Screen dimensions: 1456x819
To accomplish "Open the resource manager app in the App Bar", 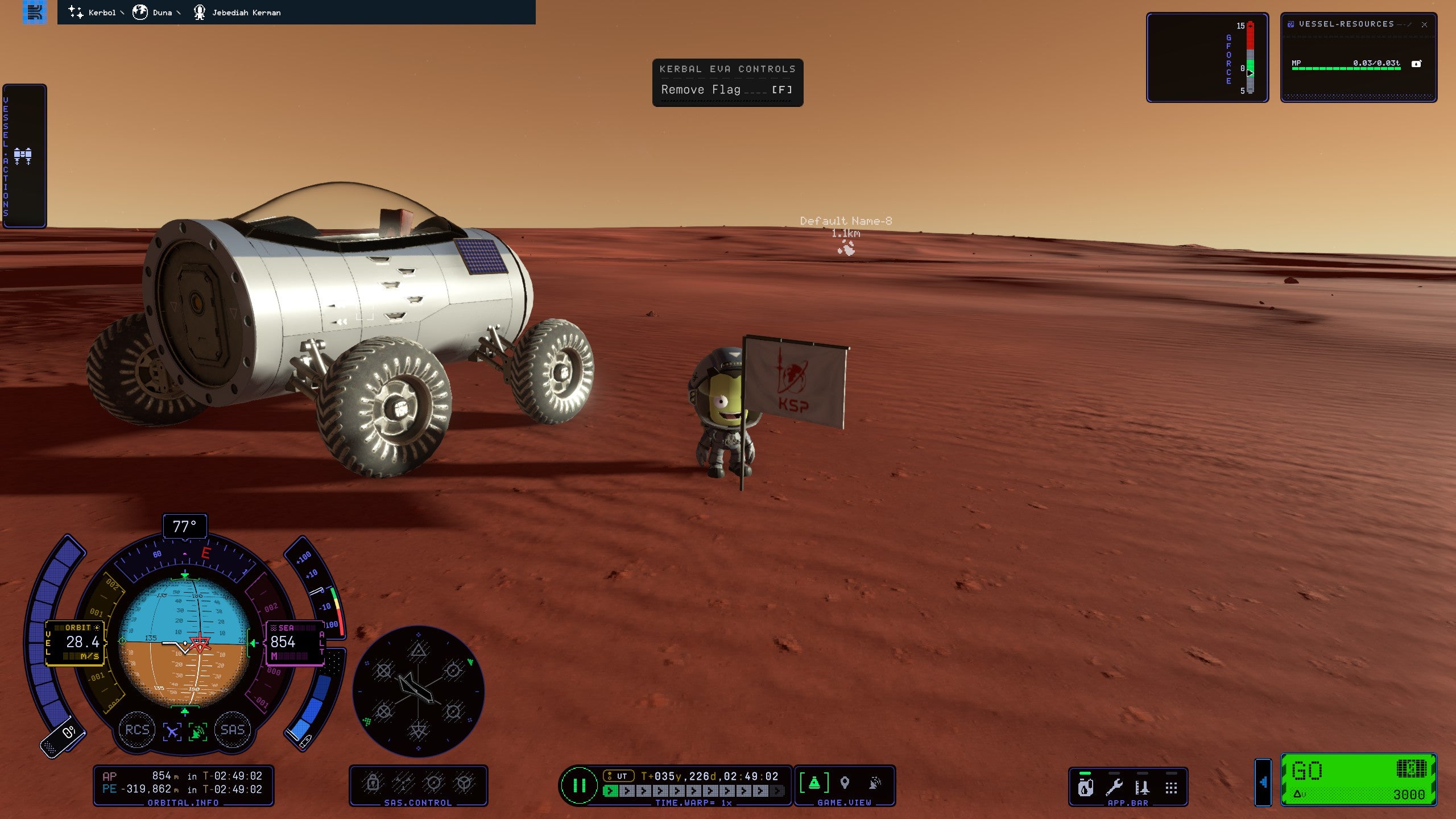I will click(1085, 788).
